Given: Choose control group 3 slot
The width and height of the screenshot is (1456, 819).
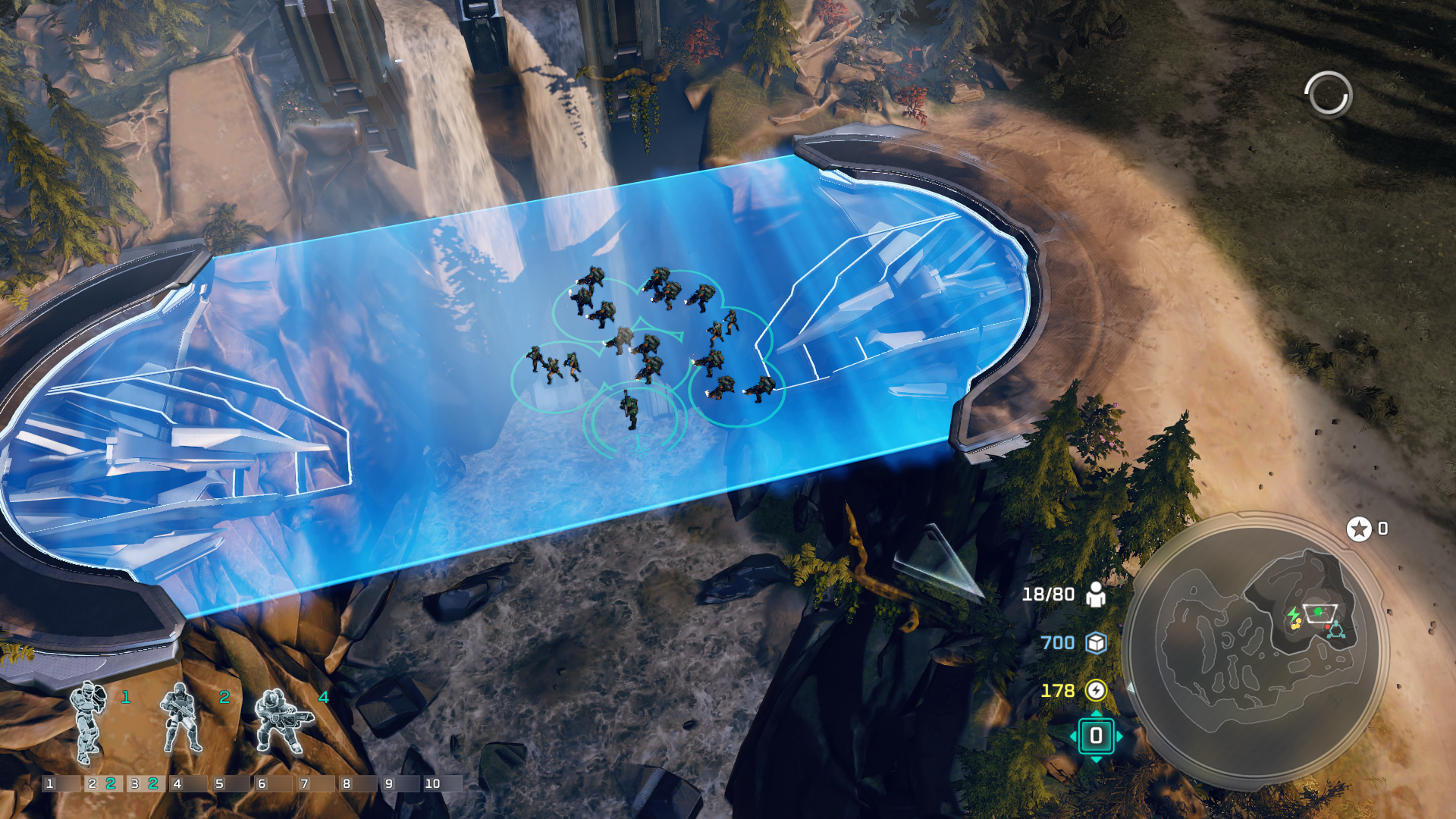Looking at the screenshot, I should (146, 783).
